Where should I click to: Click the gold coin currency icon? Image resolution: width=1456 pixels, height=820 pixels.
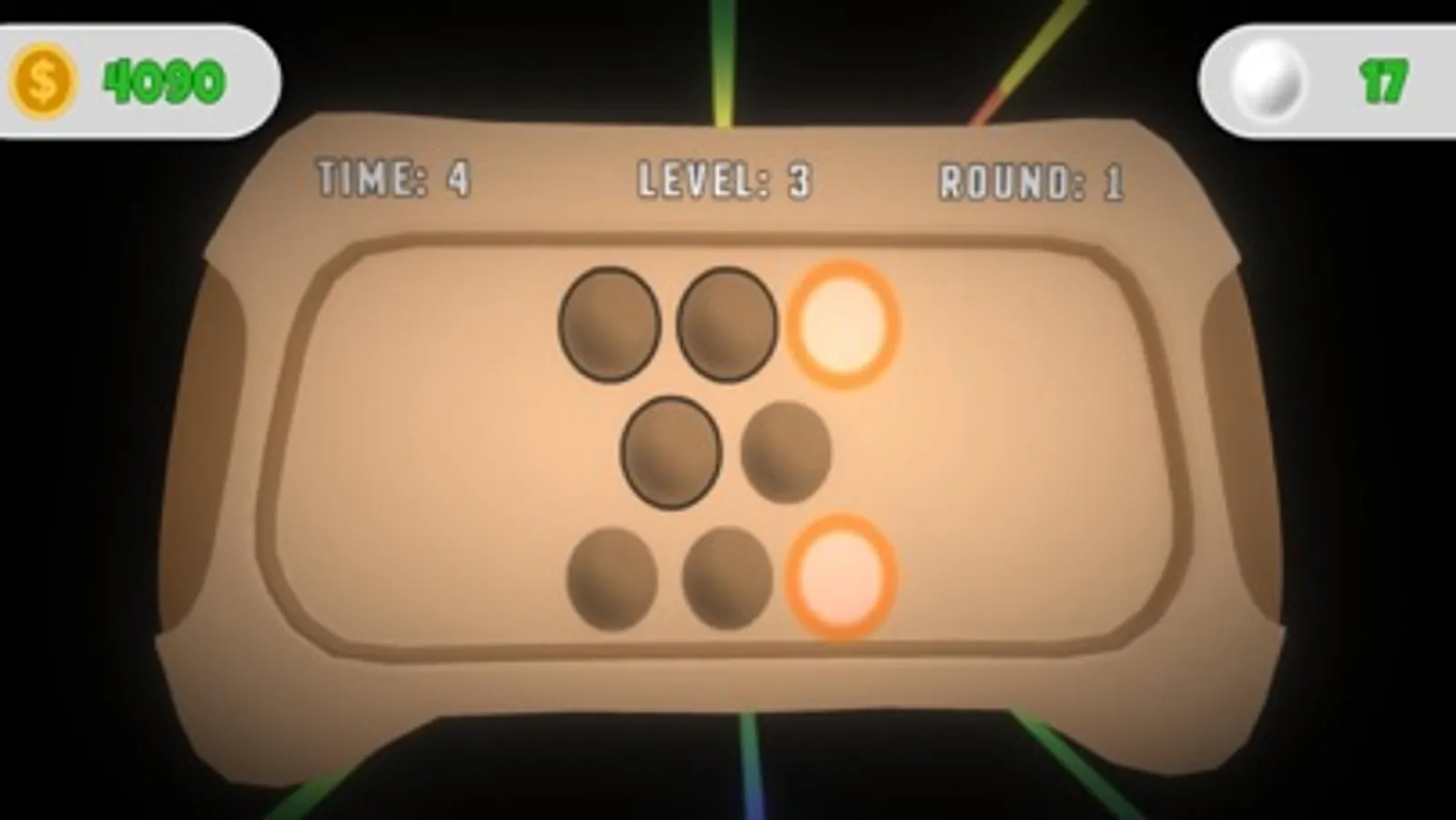43,77
